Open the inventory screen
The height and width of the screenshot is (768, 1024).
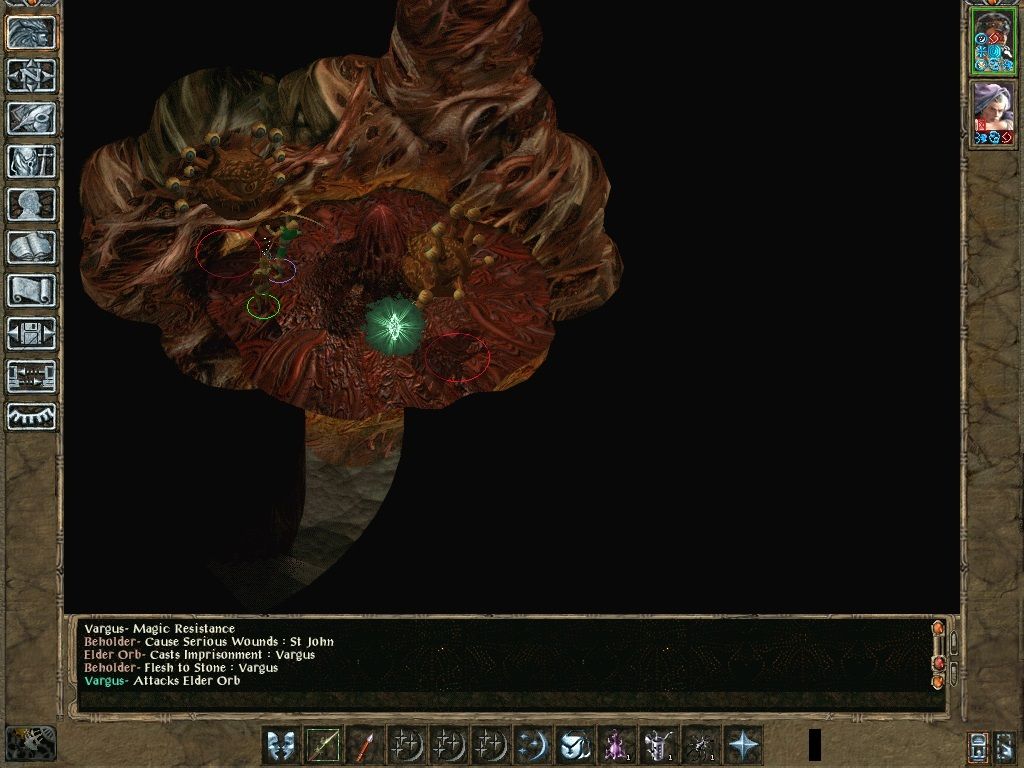tap(32, 161)
